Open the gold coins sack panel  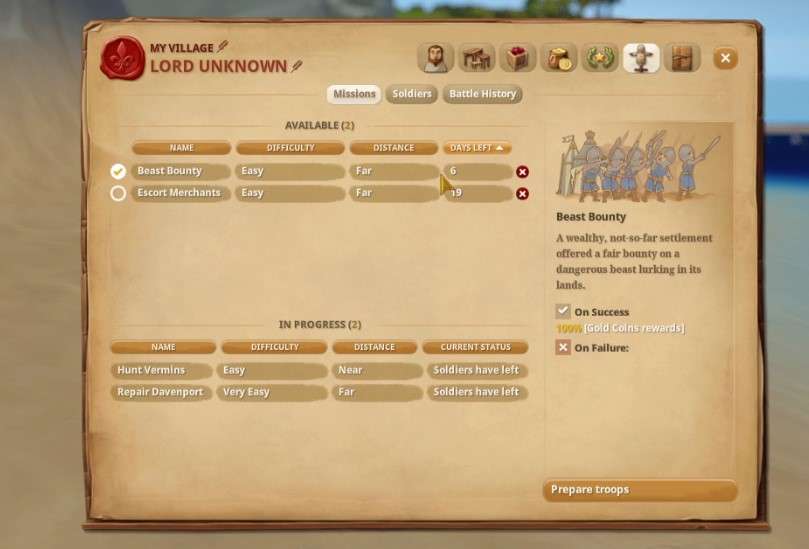coord(558,58)
